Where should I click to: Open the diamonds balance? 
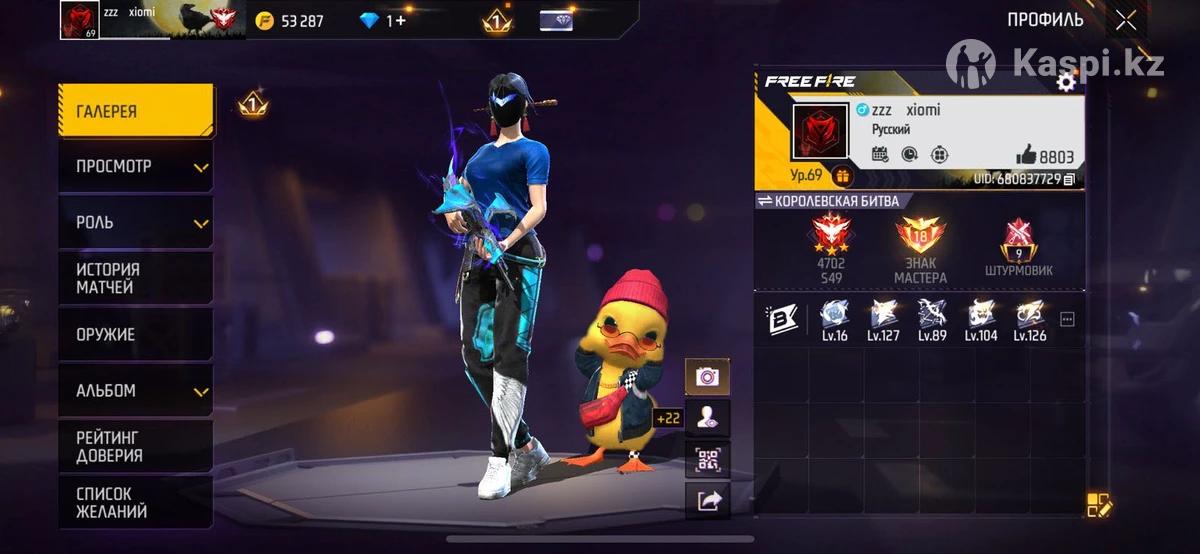[384, 20]
